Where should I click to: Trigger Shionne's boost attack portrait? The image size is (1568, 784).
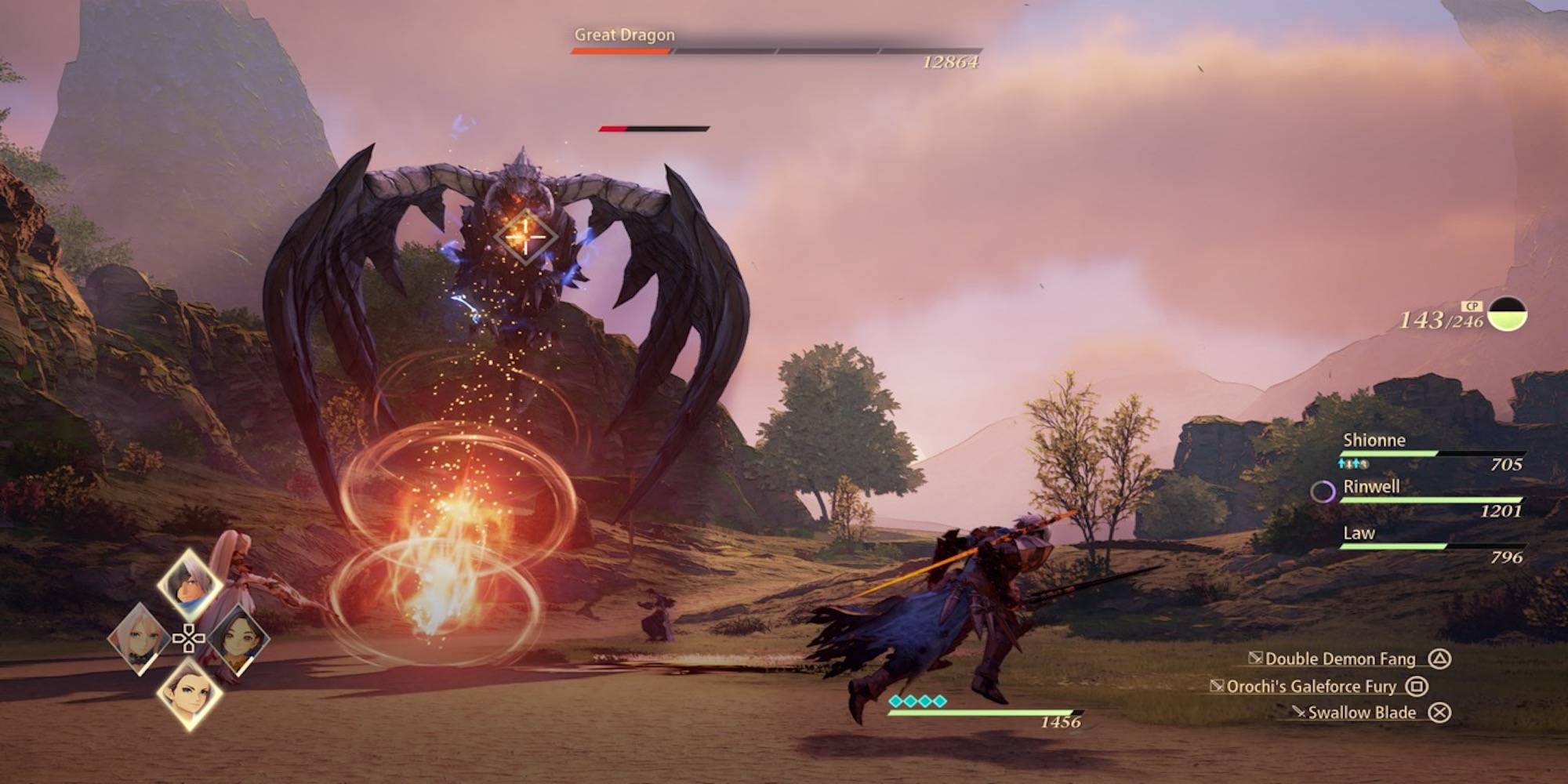(x=140, y=638)
